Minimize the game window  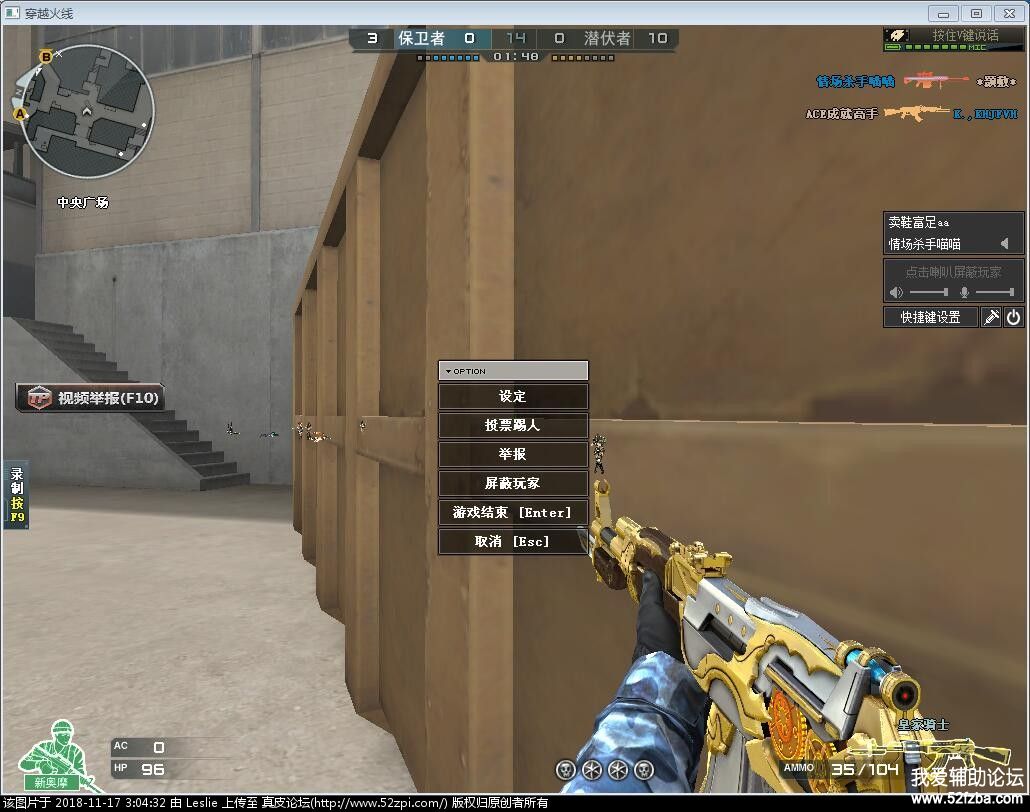(x=943, y=13)
